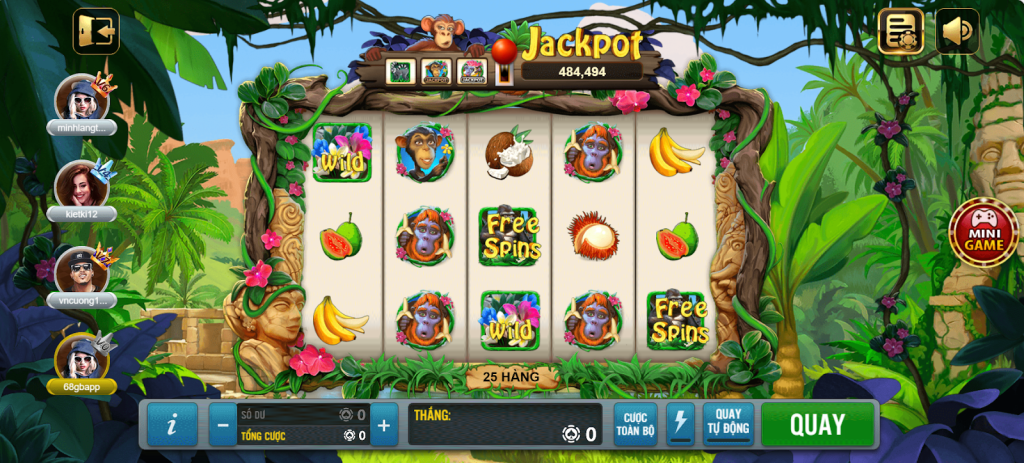
Task: Open the 68gbapp player profile
Action: click(81, 358)
